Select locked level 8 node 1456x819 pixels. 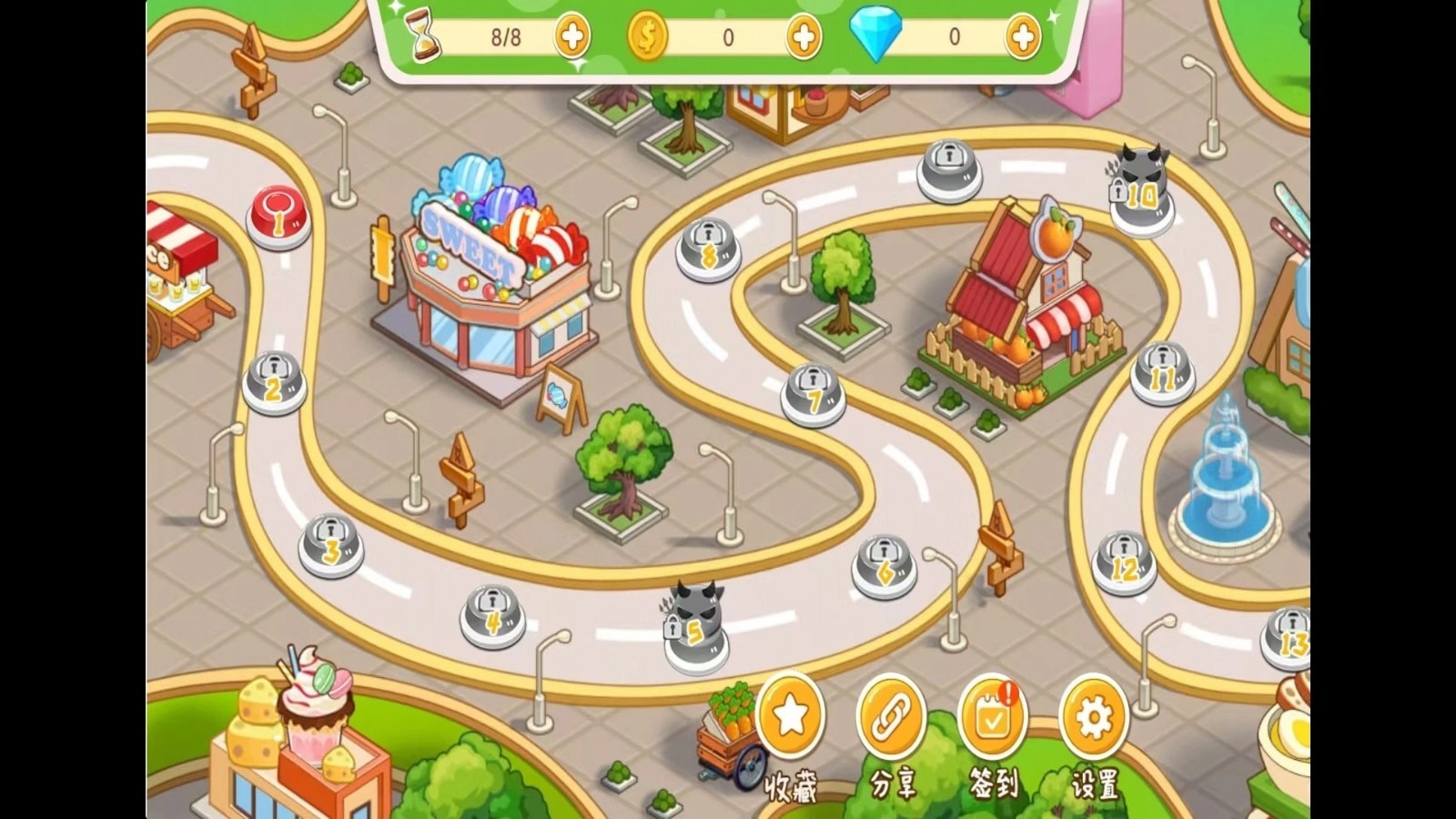tap(709, 249)
